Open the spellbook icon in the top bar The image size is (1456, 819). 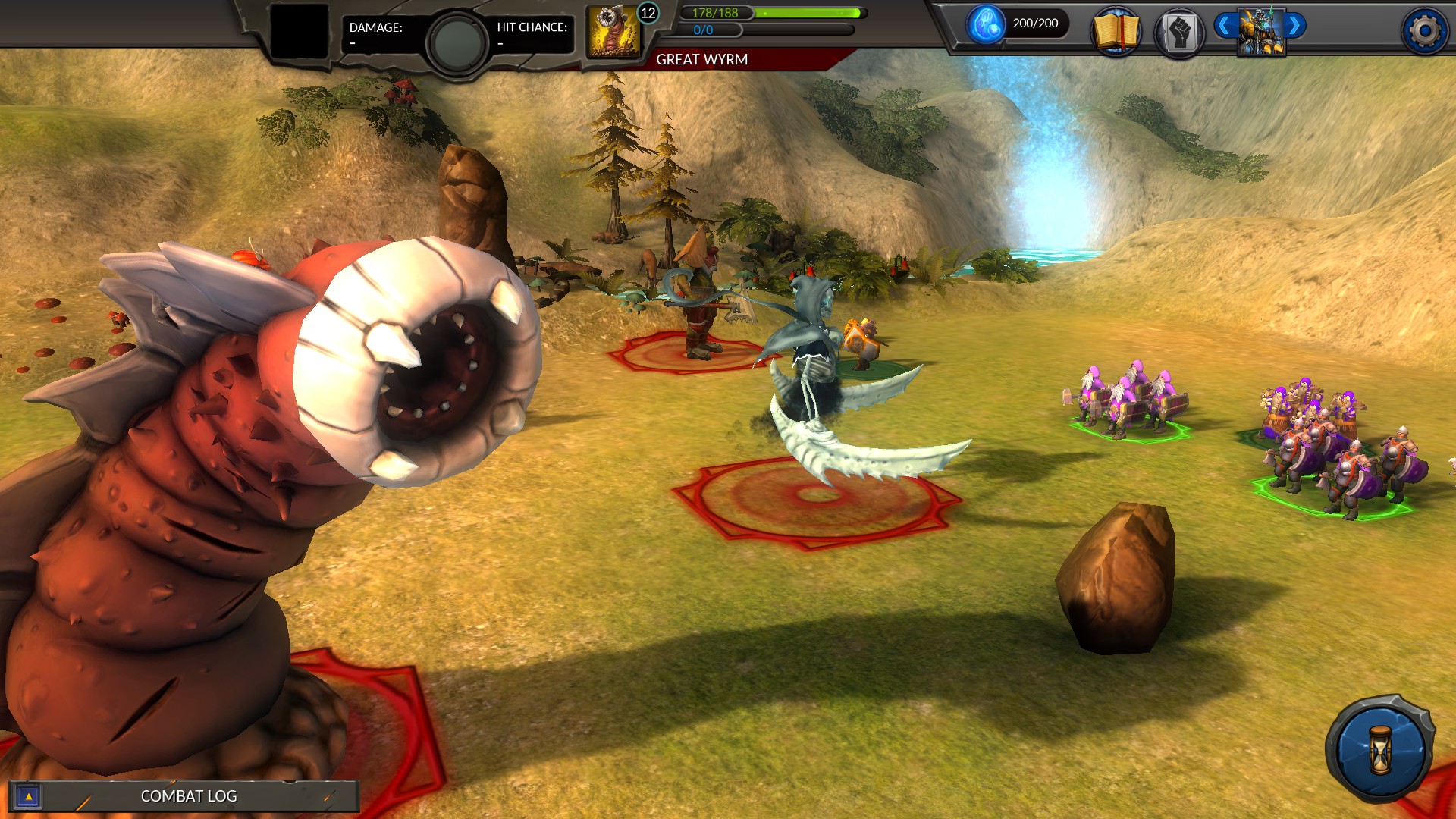pyautogui.click(x=1118, y=30)
